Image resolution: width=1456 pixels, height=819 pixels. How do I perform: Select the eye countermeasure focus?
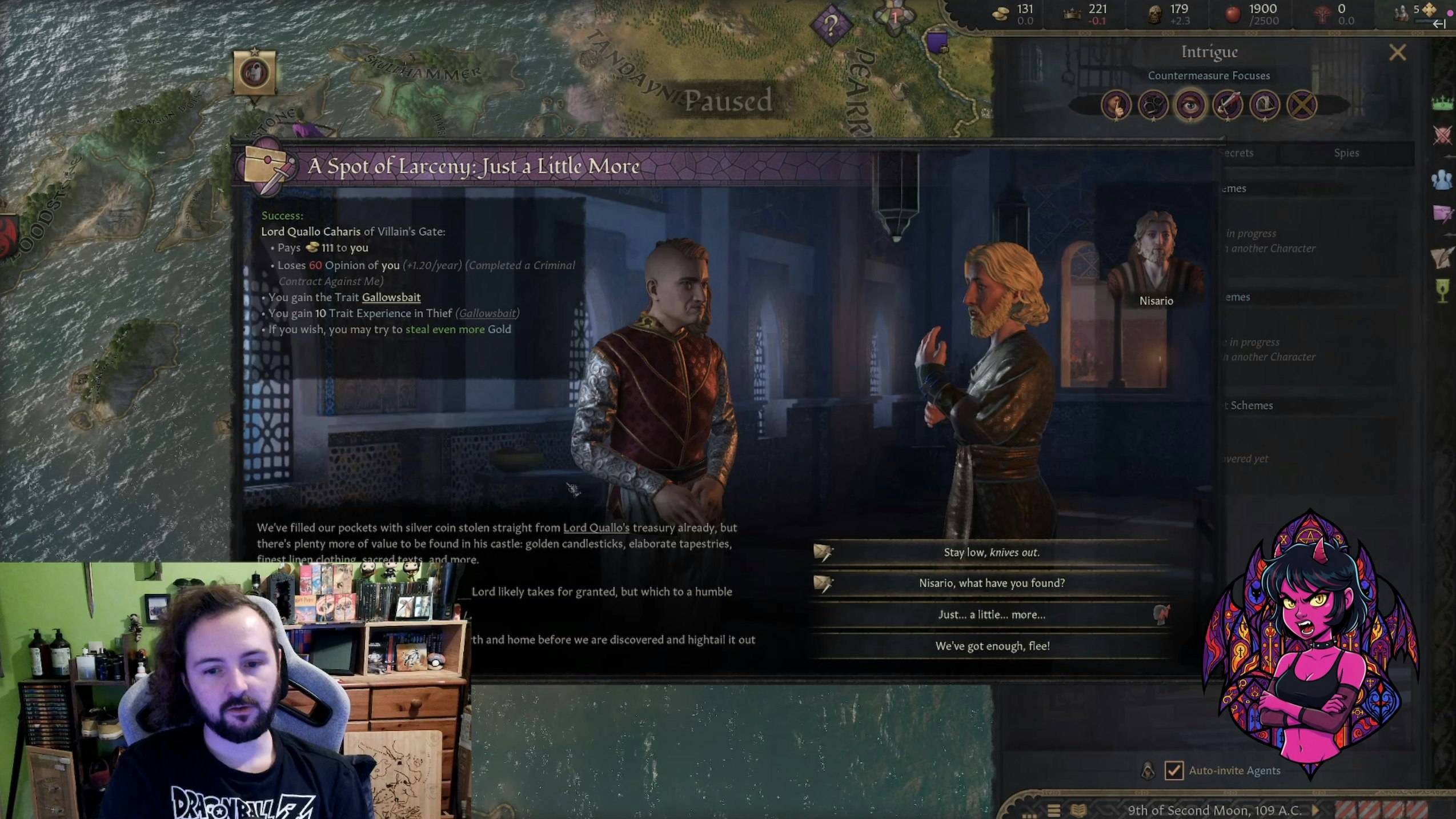[x=1190, y=105]
